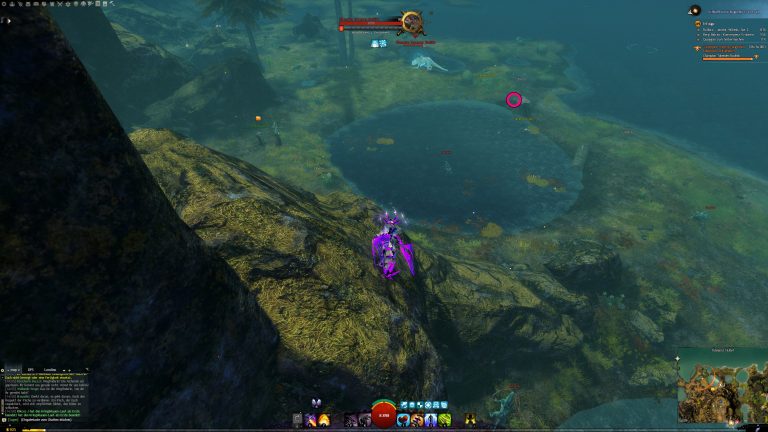Click the content guide compass icon
The image size is (768, 432).
[x=694, y=11]
